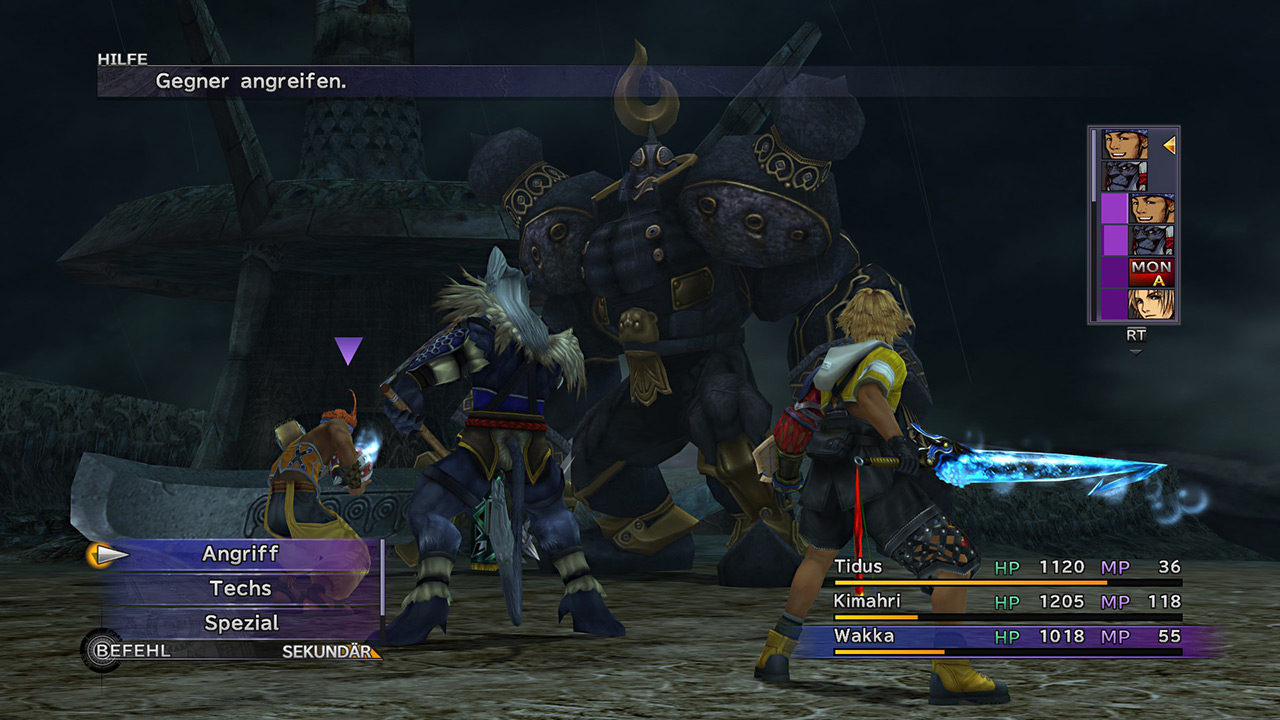This screenshot has height=720, width=1280.
Task: Open the Techs command menu
Action: tap(241, 589)
